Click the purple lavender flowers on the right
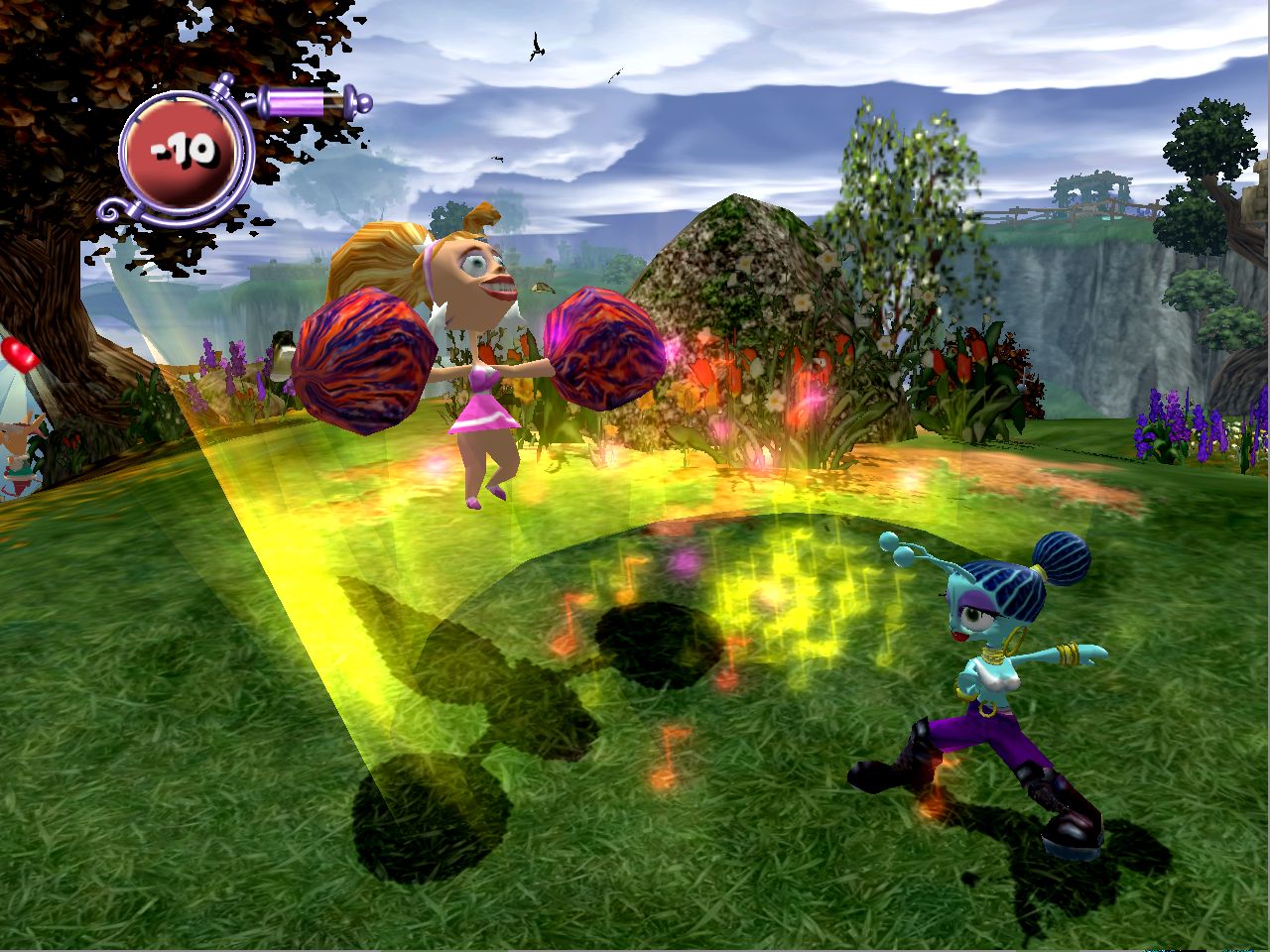Screen dimensions: 1270x952 pos(1171,421)
